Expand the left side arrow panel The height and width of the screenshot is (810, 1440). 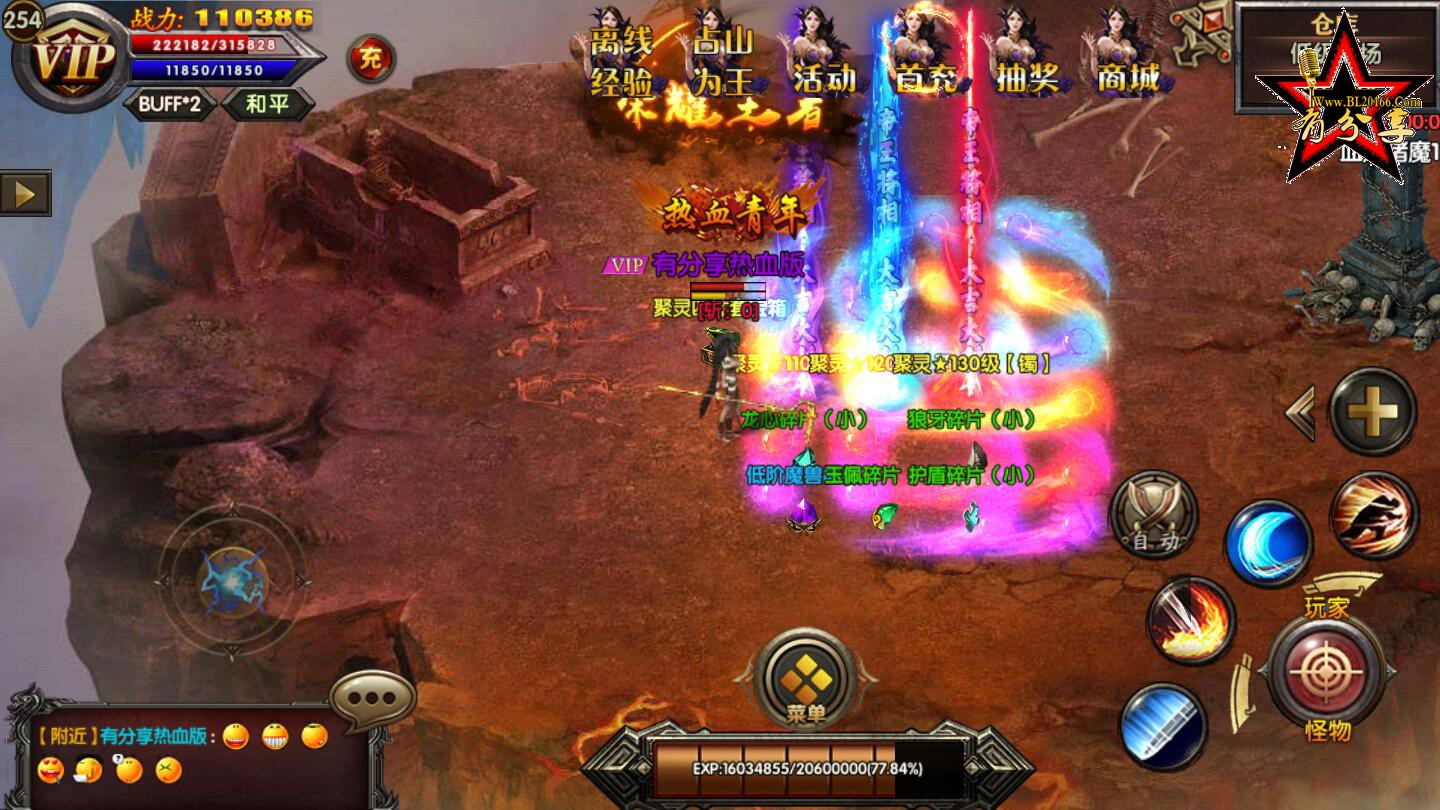[25, 193]
